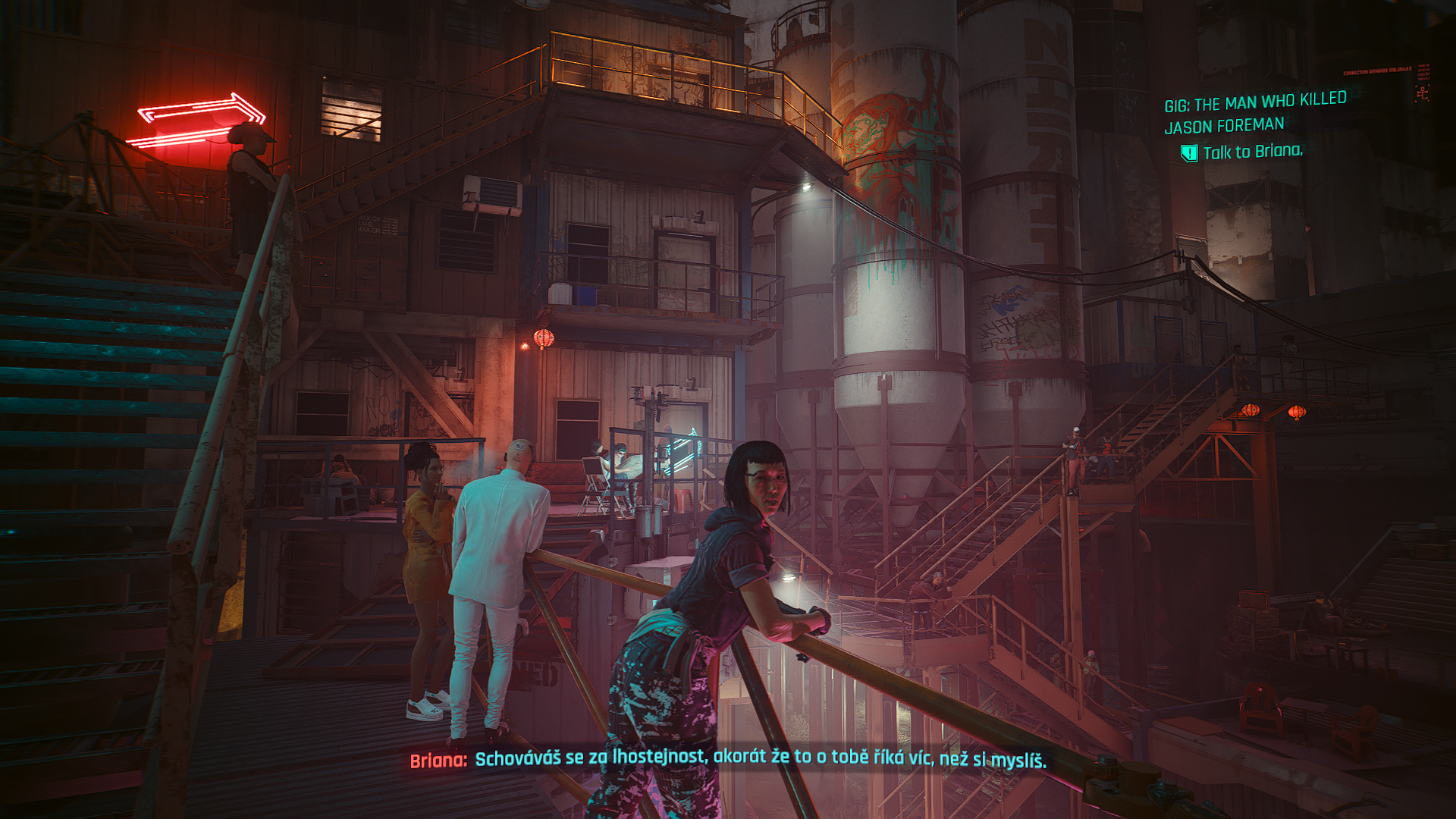Click the exclamation objective marker icon

coord(1188,153)
